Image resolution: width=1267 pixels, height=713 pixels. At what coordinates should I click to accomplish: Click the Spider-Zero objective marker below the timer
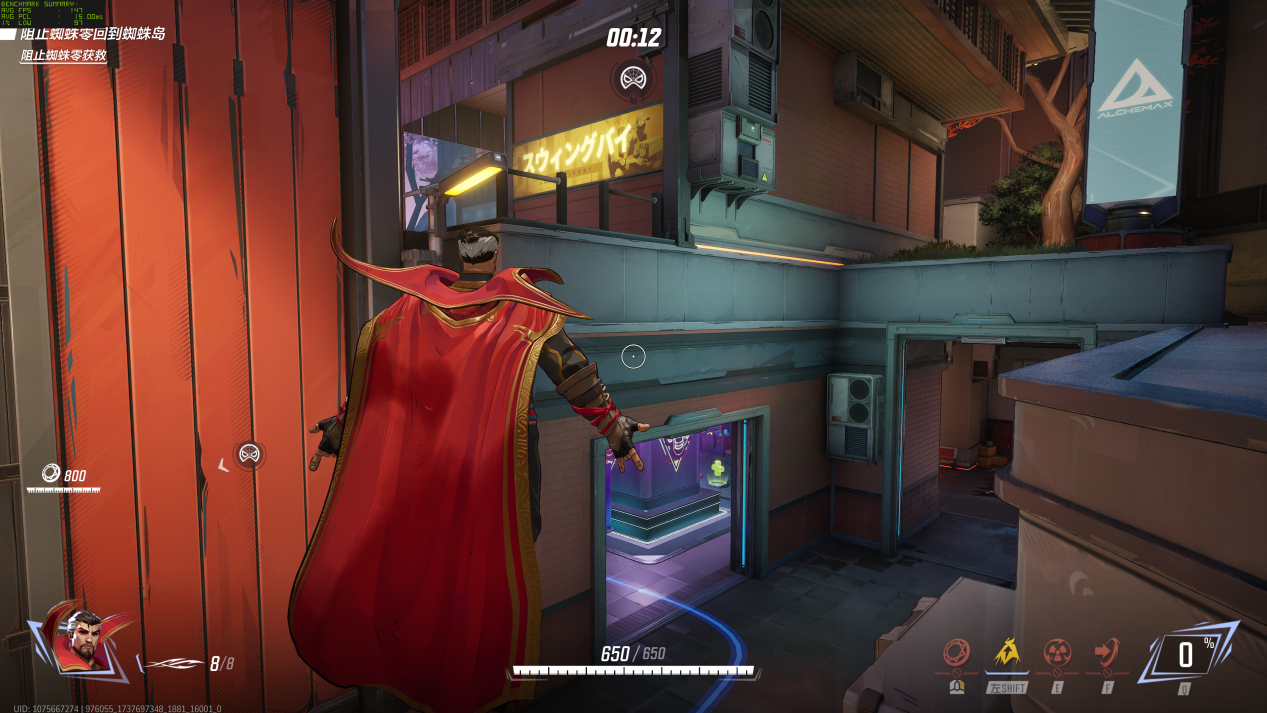[631, 77]
